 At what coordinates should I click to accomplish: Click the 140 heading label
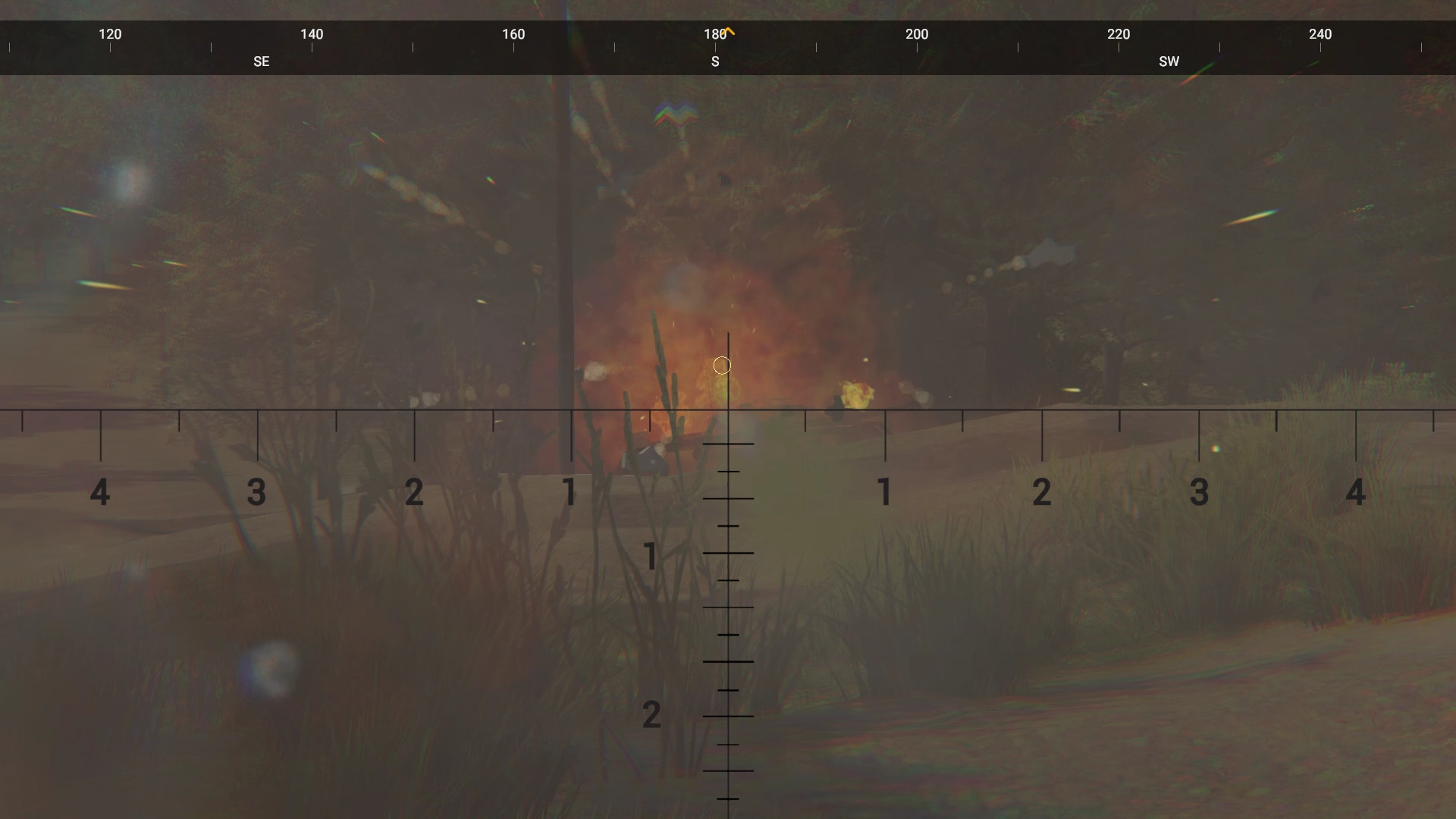[312, 34]
